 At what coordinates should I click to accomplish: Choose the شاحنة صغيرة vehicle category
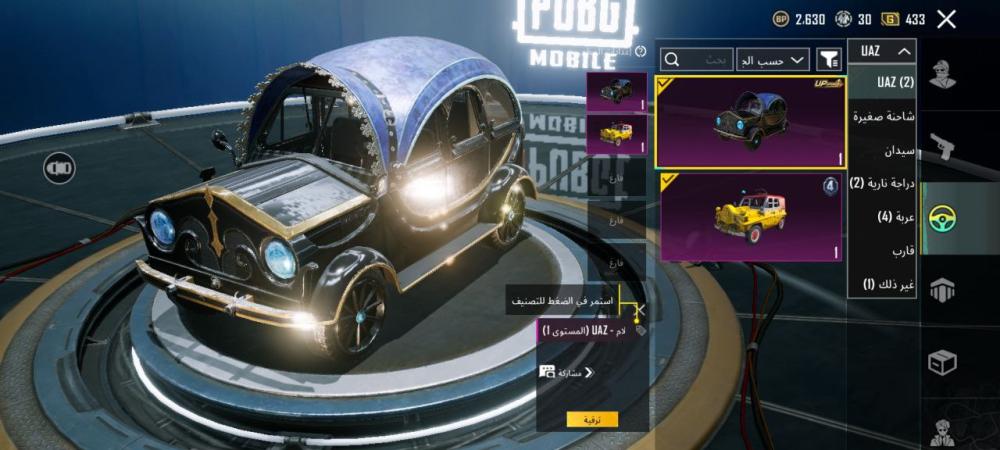[882, 116]
